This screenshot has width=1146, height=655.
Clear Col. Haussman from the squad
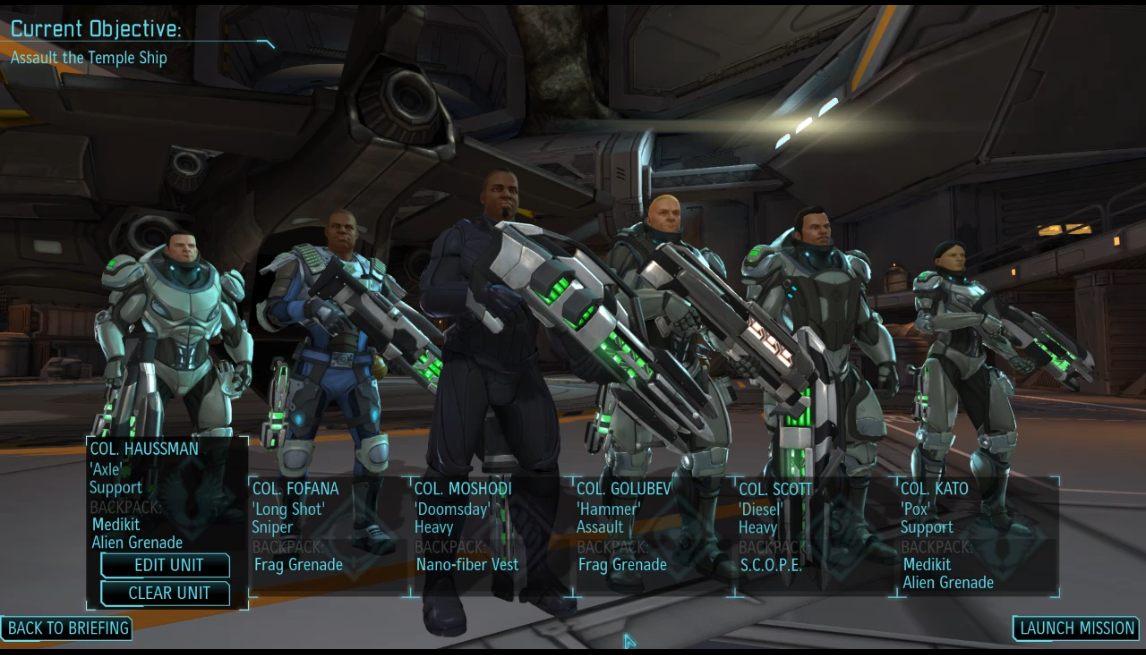168,593
